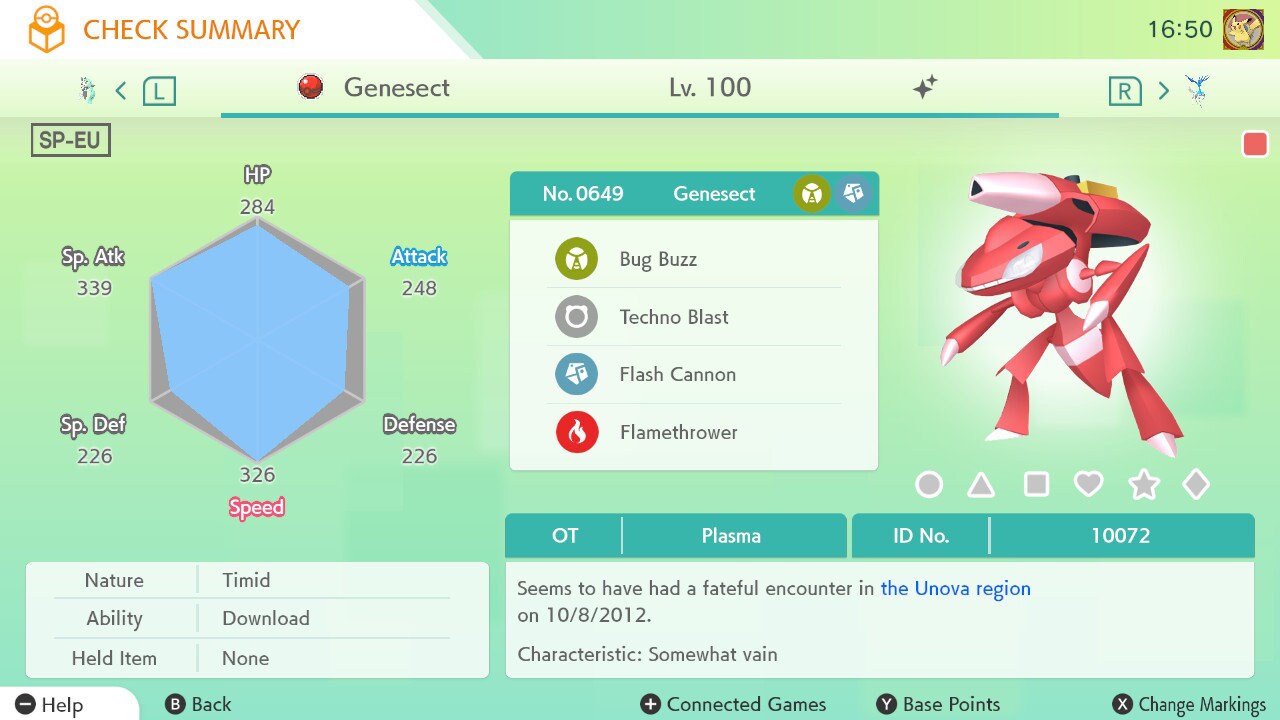Click the Unova region link text
Screen dimensions: 1280x720
(x=955, y=588)
